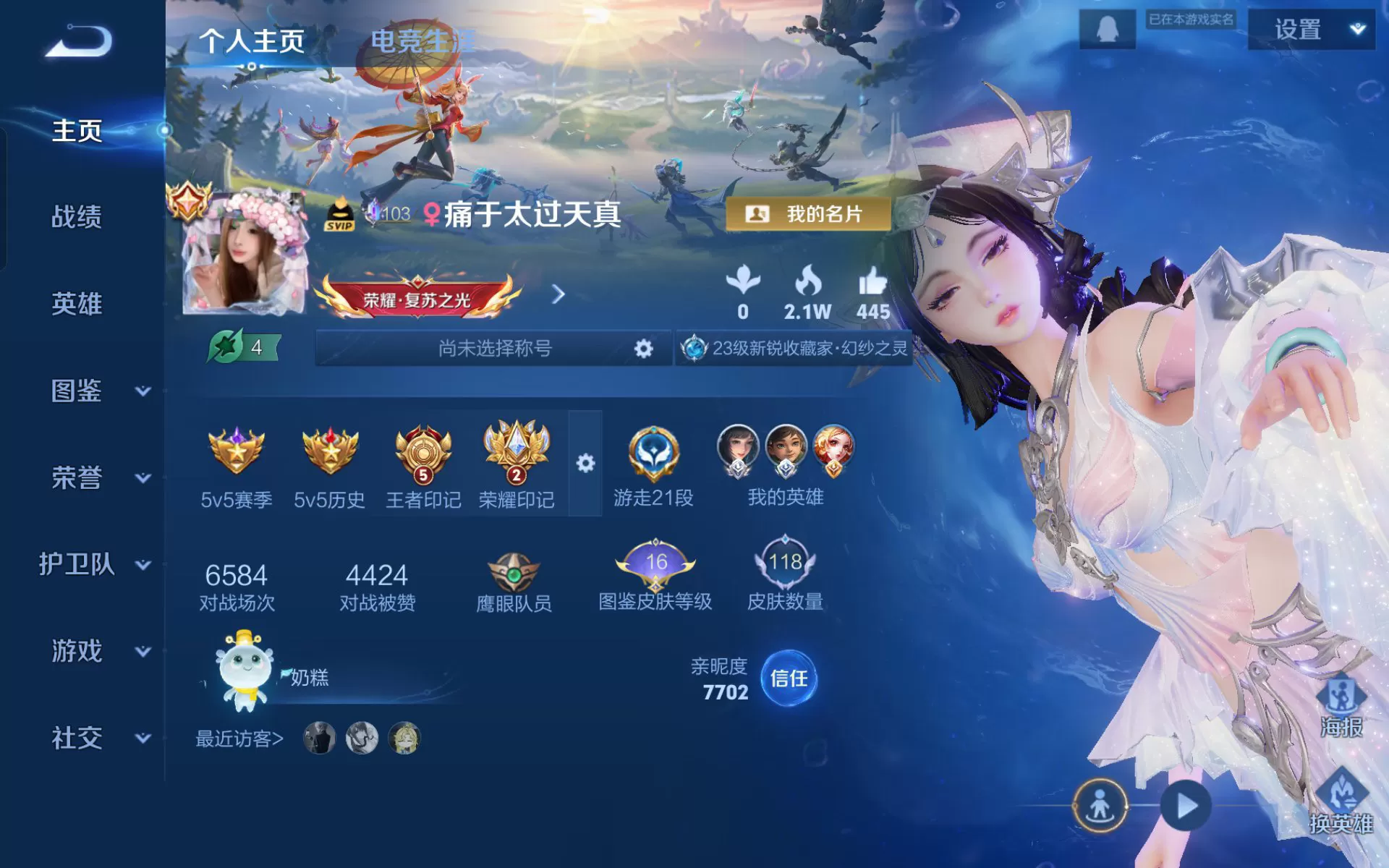The image size is (1389, 868).
Task: Go back using the return arrow
Action: [80, 41]
